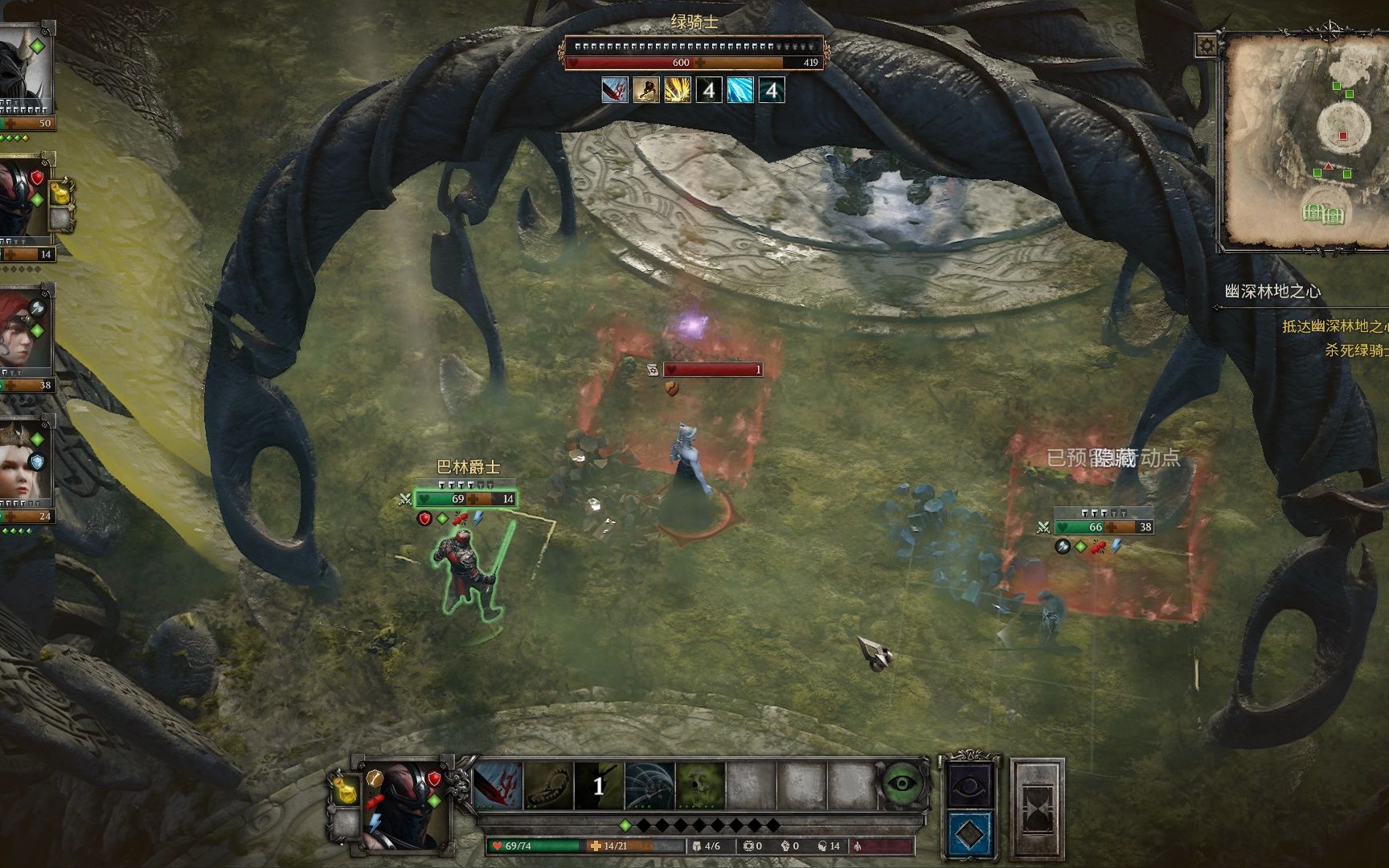1389x868 pixels.
Task: Select the red-masked knight party portrait
Action: (x=24, y=201)
